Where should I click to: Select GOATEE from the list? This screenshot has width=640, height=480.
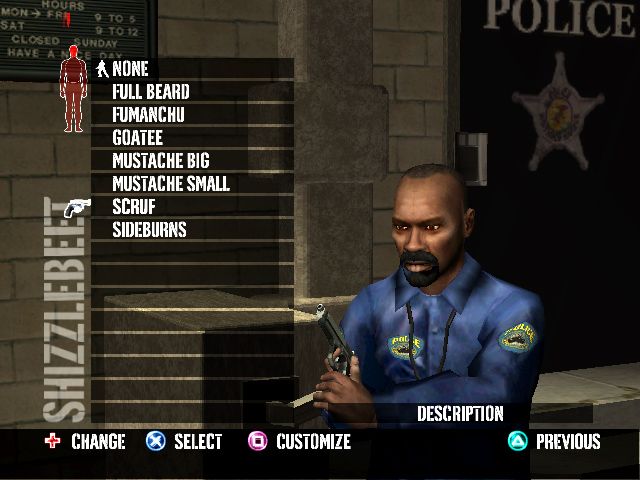pos(137,138)
